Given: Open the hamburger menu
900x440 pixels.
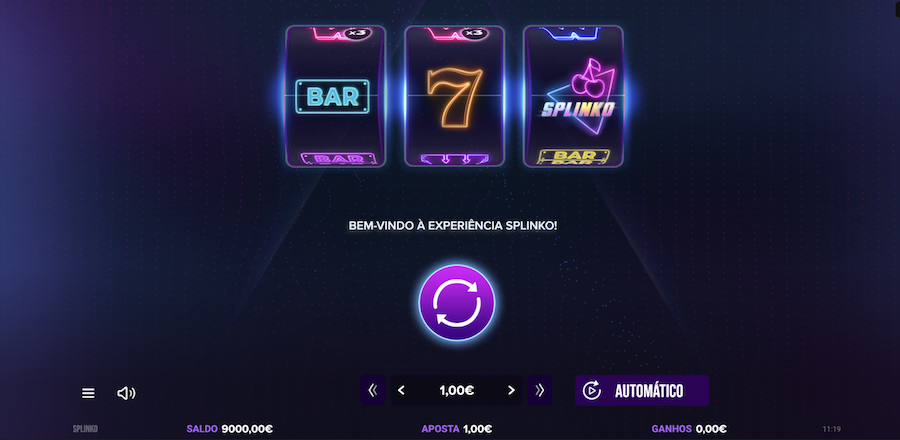Looking at the screenshot, I should [x=88, y=393].
